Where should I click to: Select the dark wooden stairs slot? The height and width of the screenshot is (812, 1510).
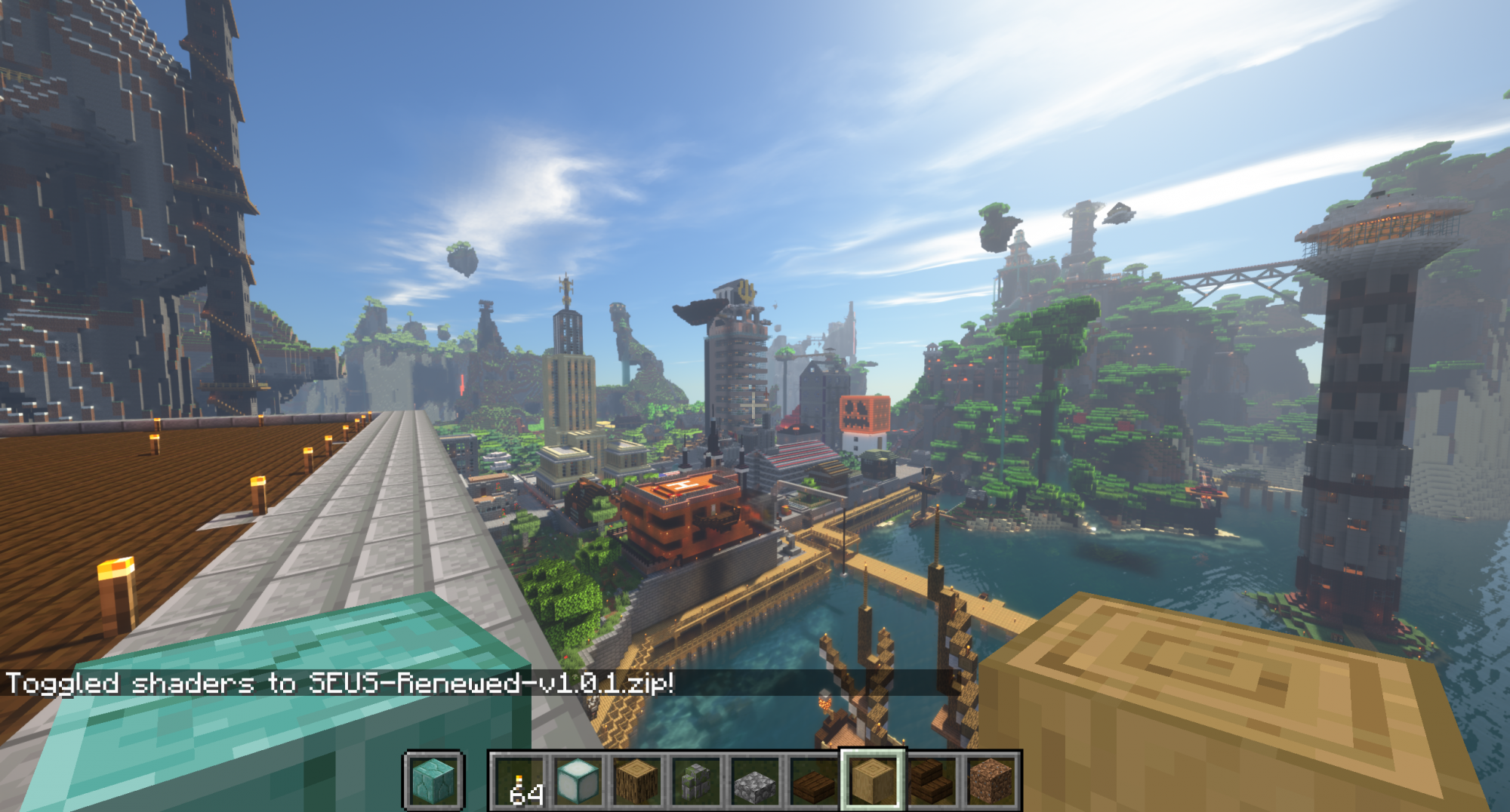(932, 781)
